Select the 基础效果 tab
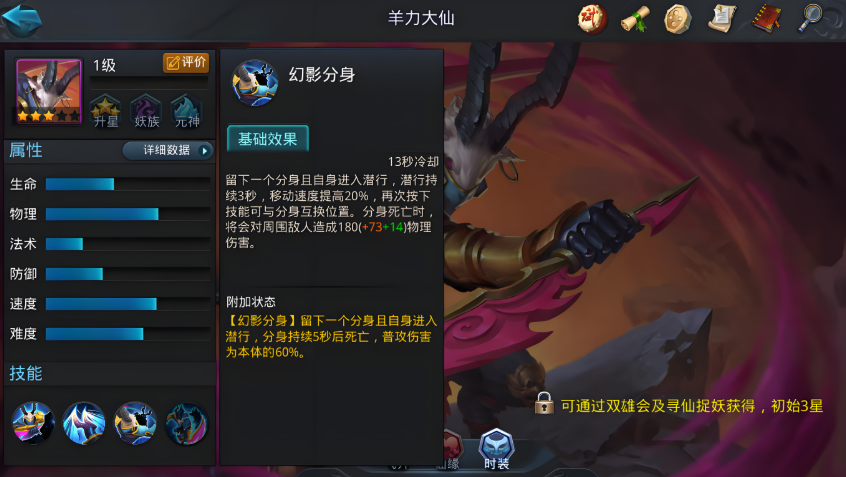 point(267,139)
